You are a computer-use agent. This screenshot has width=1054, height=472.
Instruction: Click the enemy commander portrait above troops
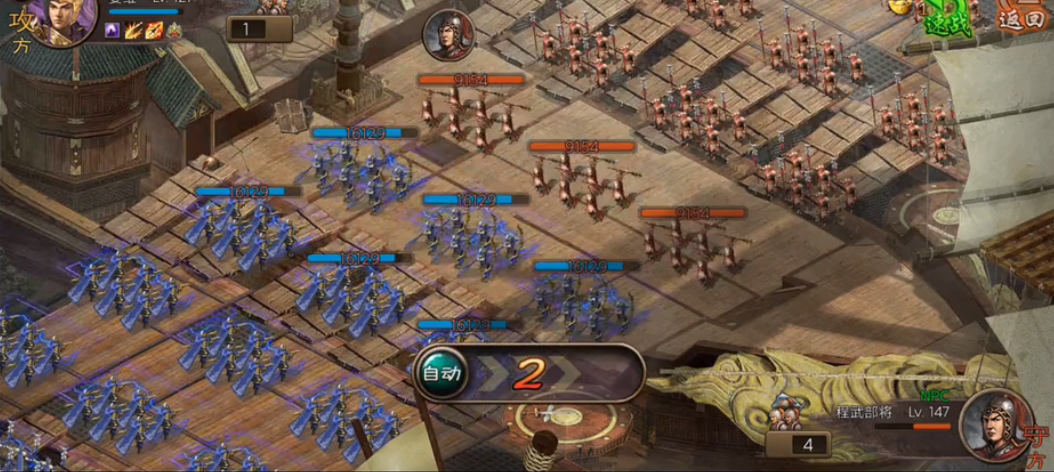(448, 36)
